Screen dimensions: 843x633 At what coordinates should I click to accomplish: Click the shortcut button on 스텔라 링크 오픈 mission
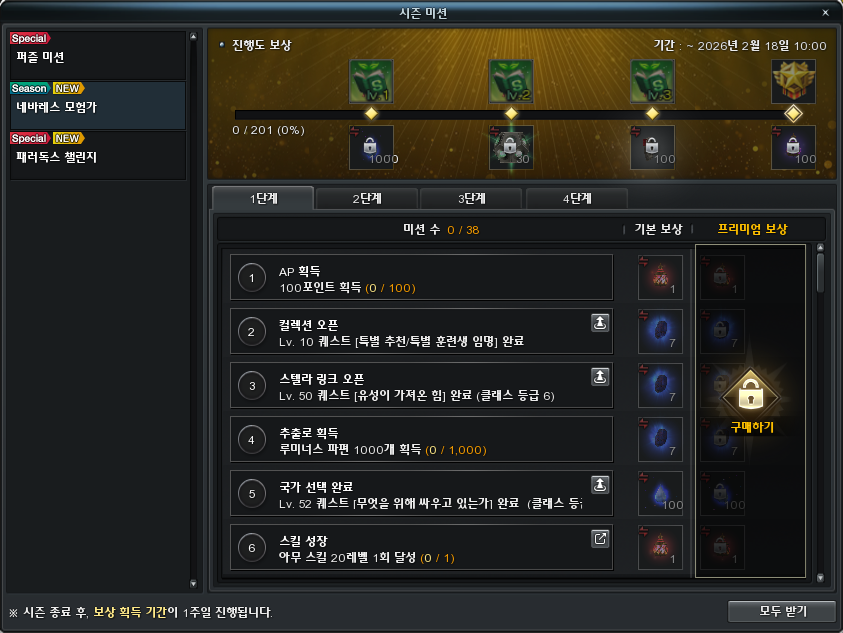coord(600,376)
